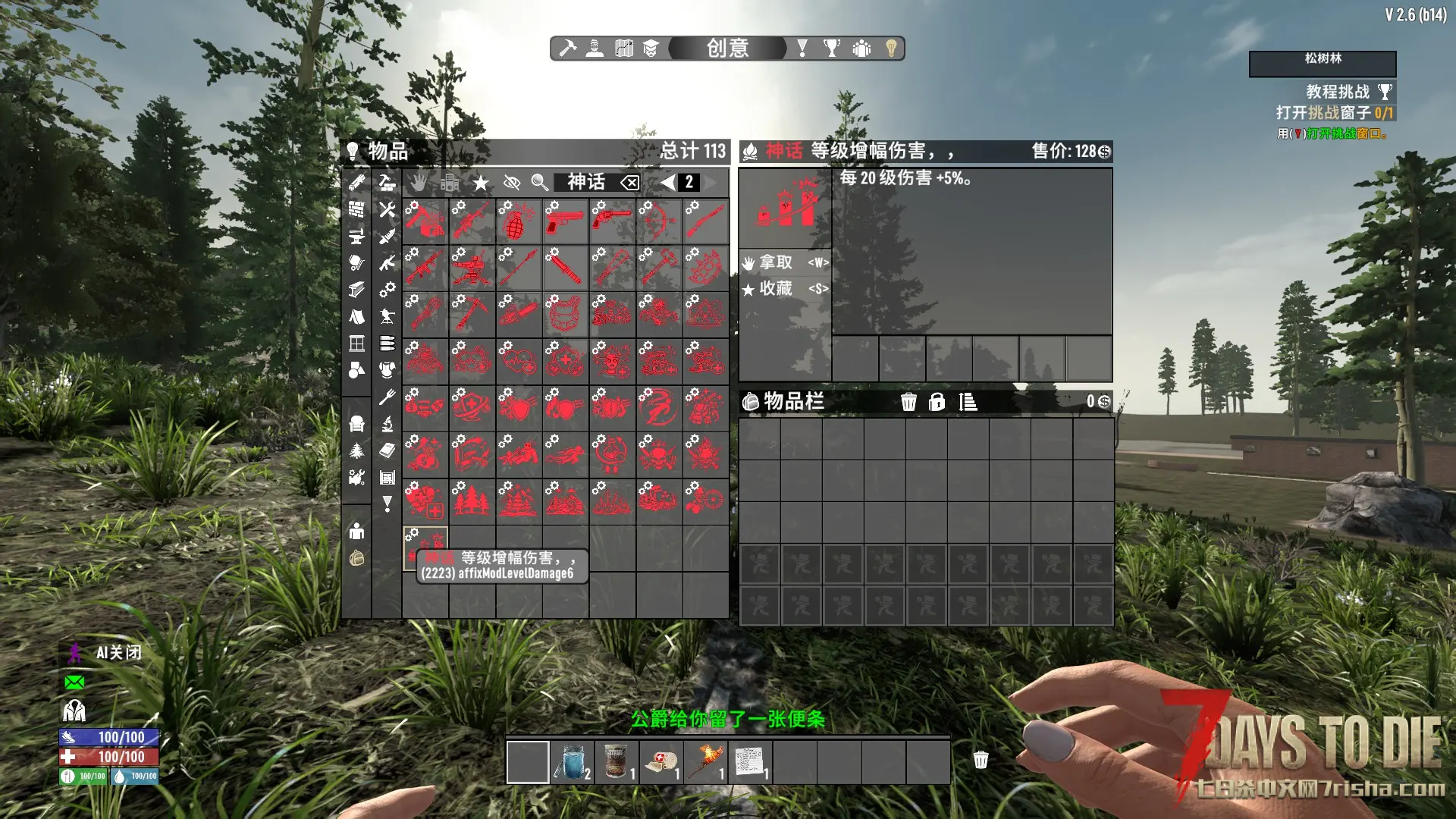Screen dimensions: 1456x819
Task: Select the torch hotbar slot
Action: [705, 761]
